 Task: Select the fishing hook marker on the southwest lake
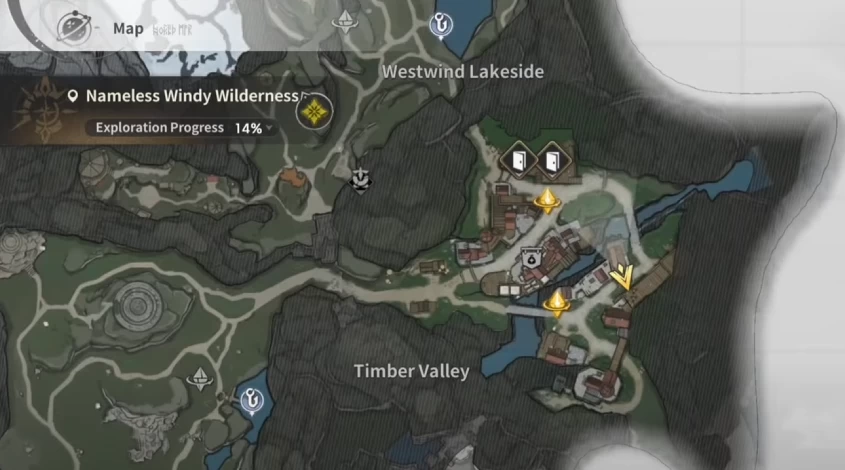[x=251, y=400]
